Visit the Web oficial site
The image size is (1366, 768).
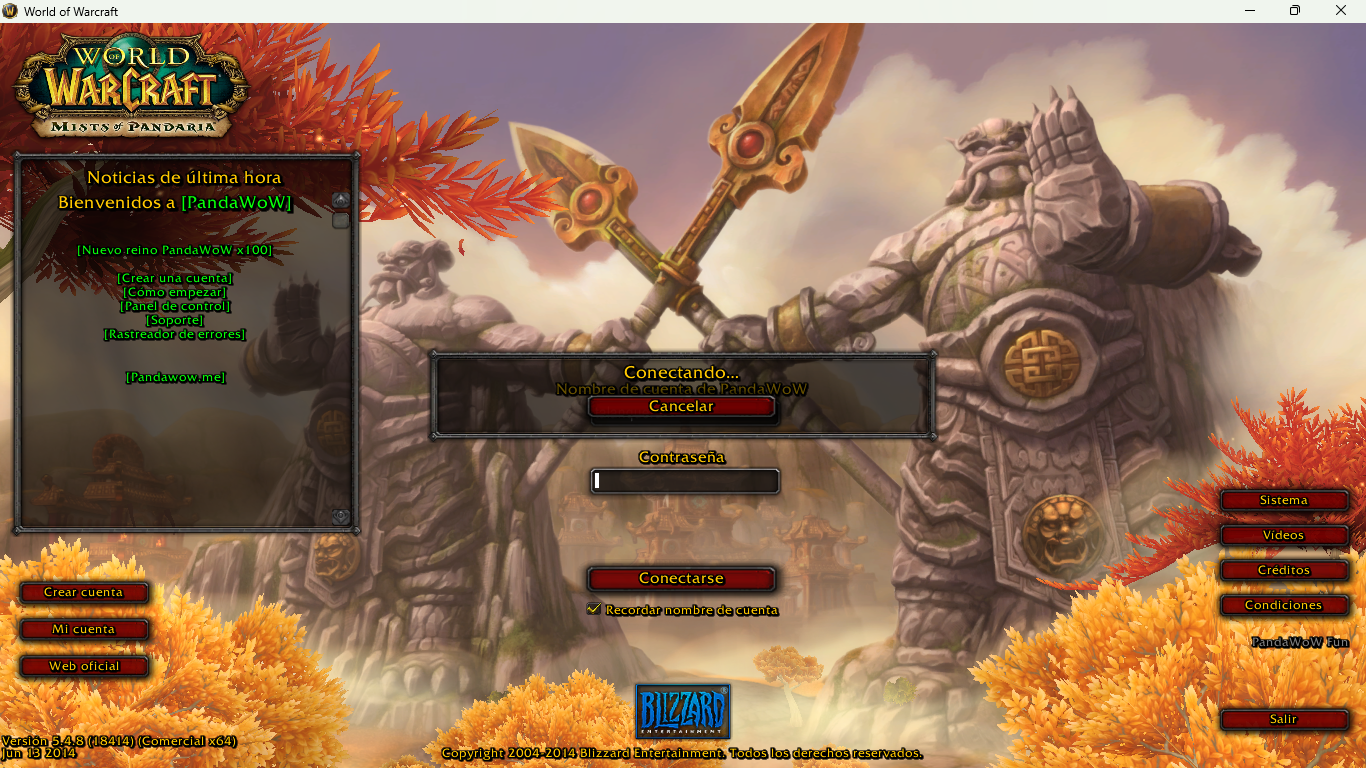pyautogui.click(x=84, y=666)
